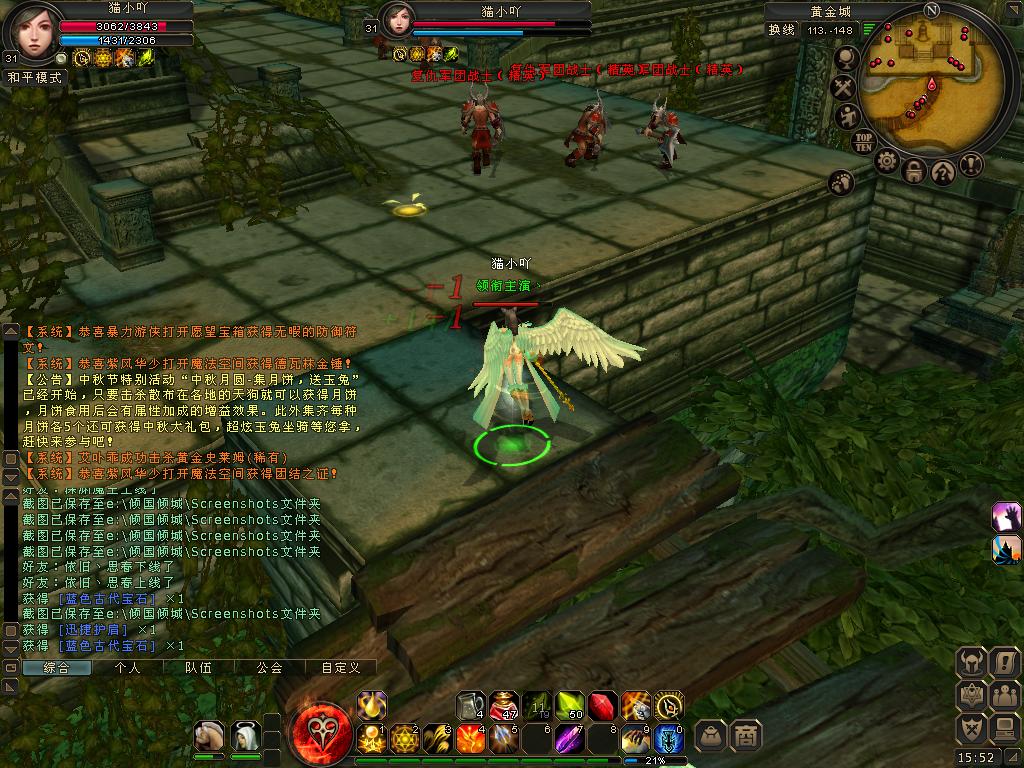This screenshot has height=768, width=1024.
Task: Open the 商 shop button
Action: (745, 737)
